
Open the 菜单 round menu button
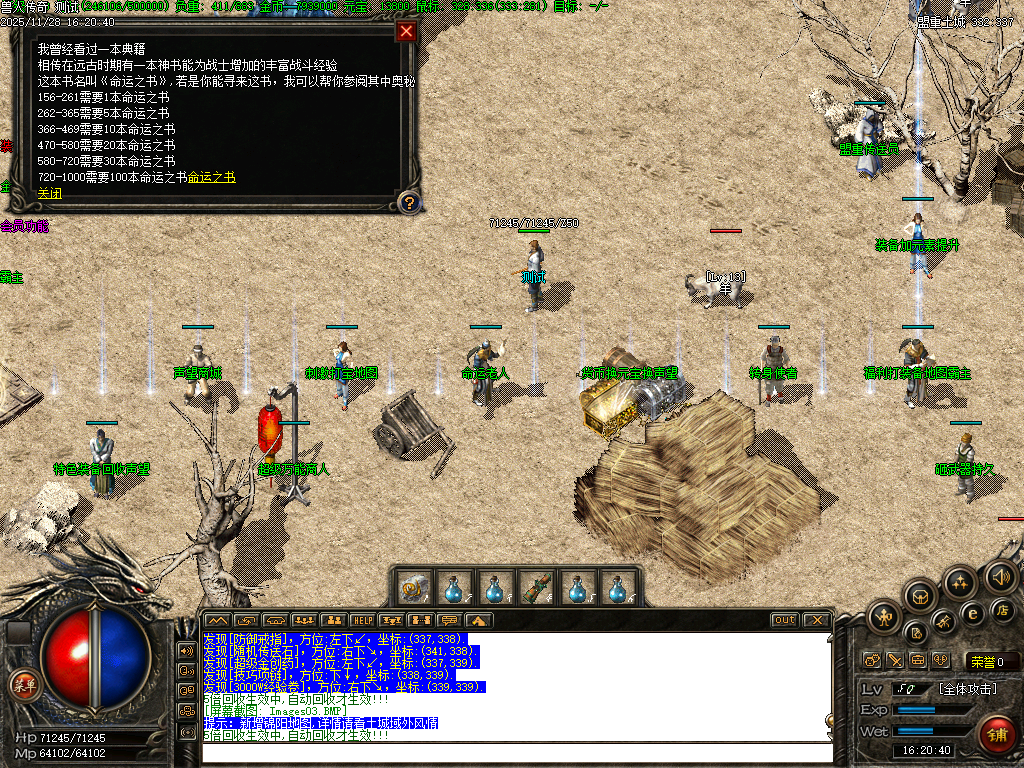pyautogui.click(x=22, y=684)
